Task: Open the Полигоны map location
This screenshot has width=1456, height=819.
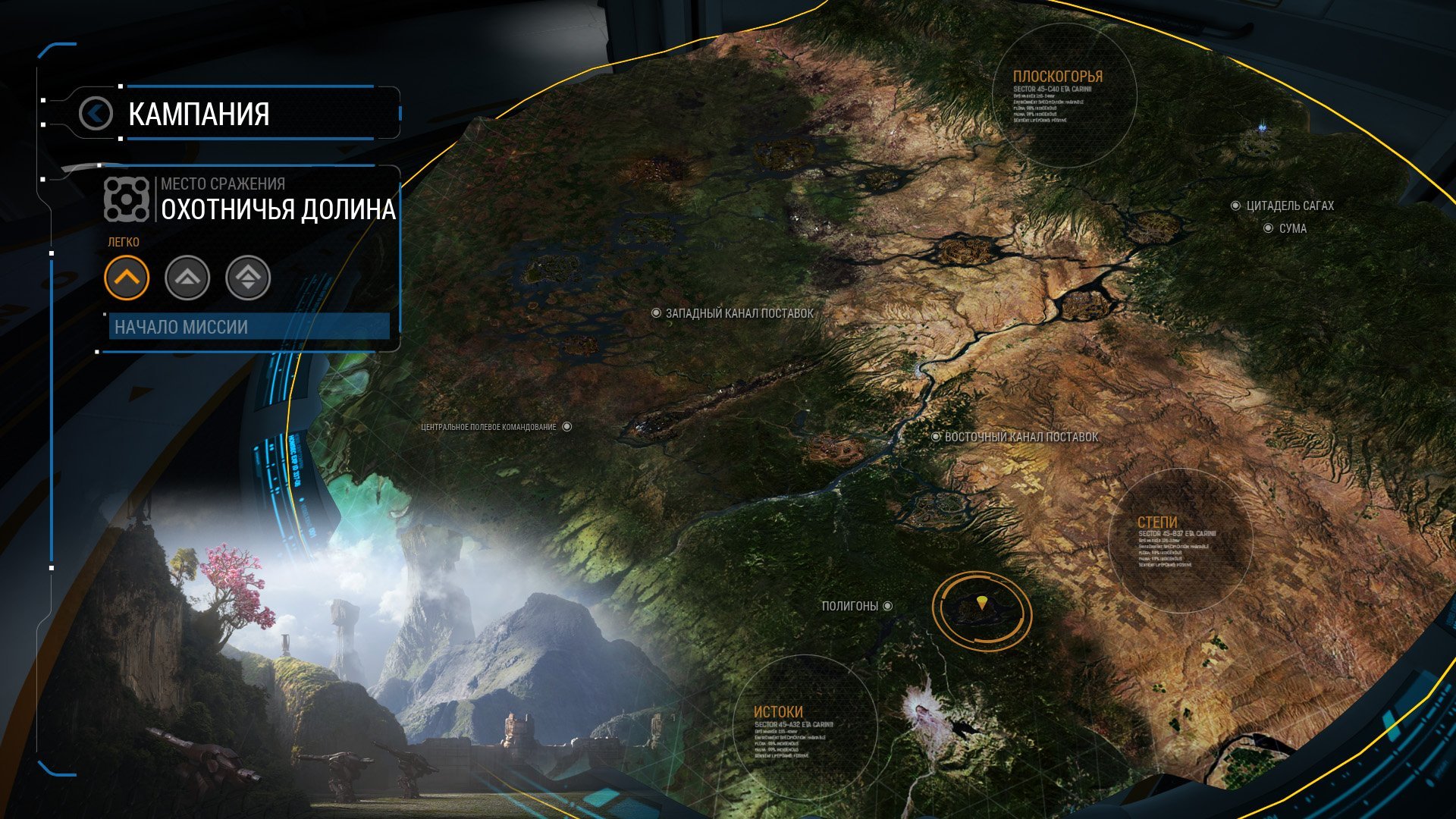Action: point(887,606)
